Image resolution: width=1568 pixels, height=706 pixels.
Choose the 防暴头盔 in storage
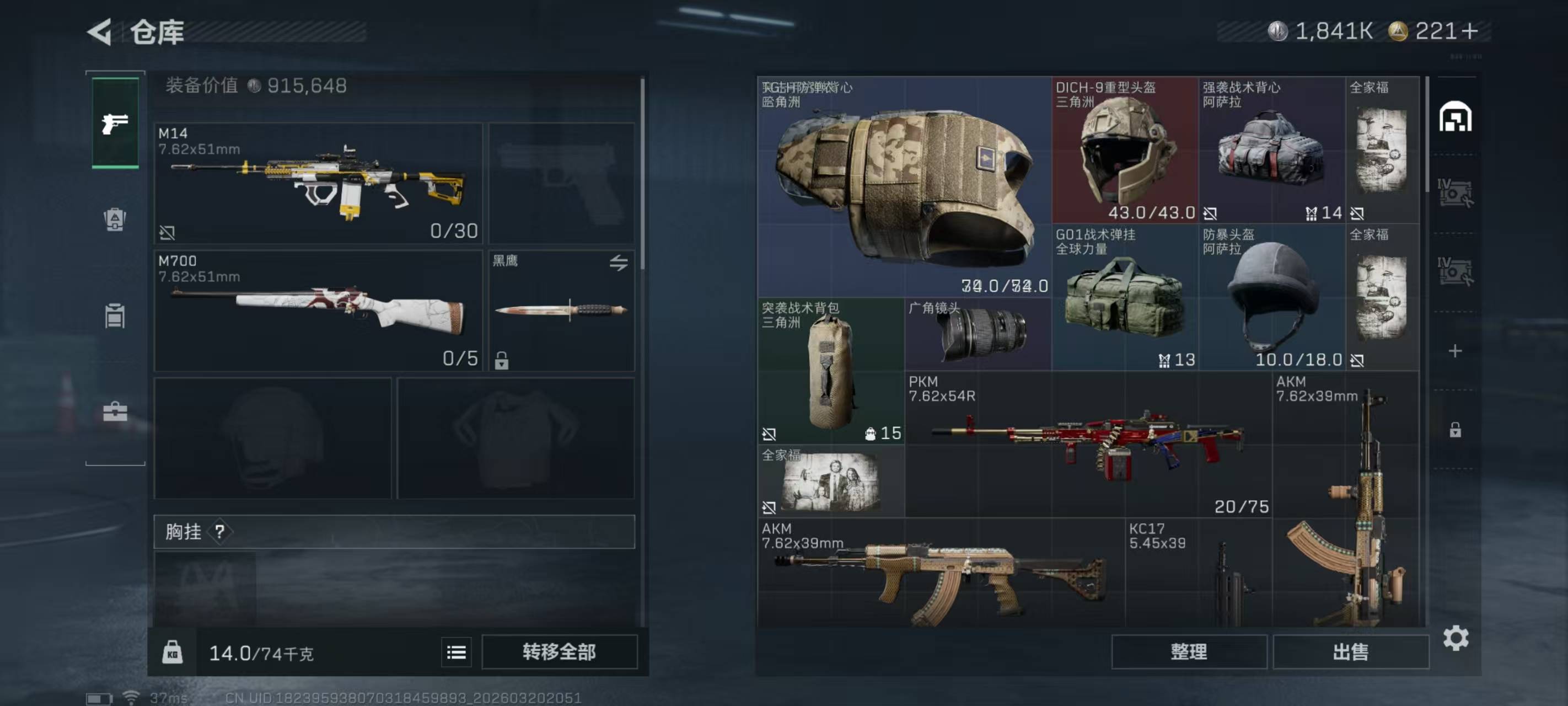[1271, 297]
